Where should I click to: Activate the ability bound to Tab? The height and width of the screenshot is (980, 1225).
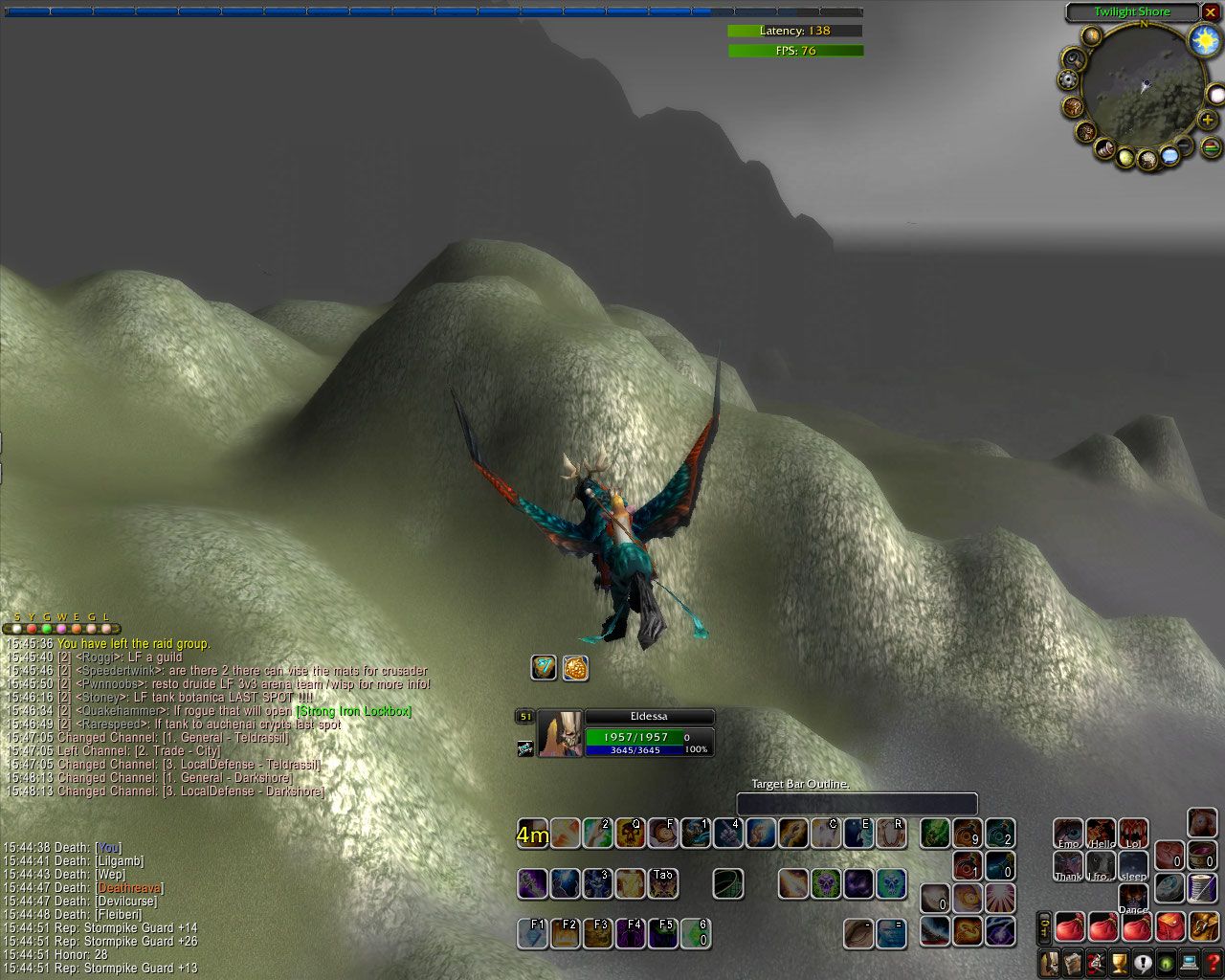coord(662,883)
